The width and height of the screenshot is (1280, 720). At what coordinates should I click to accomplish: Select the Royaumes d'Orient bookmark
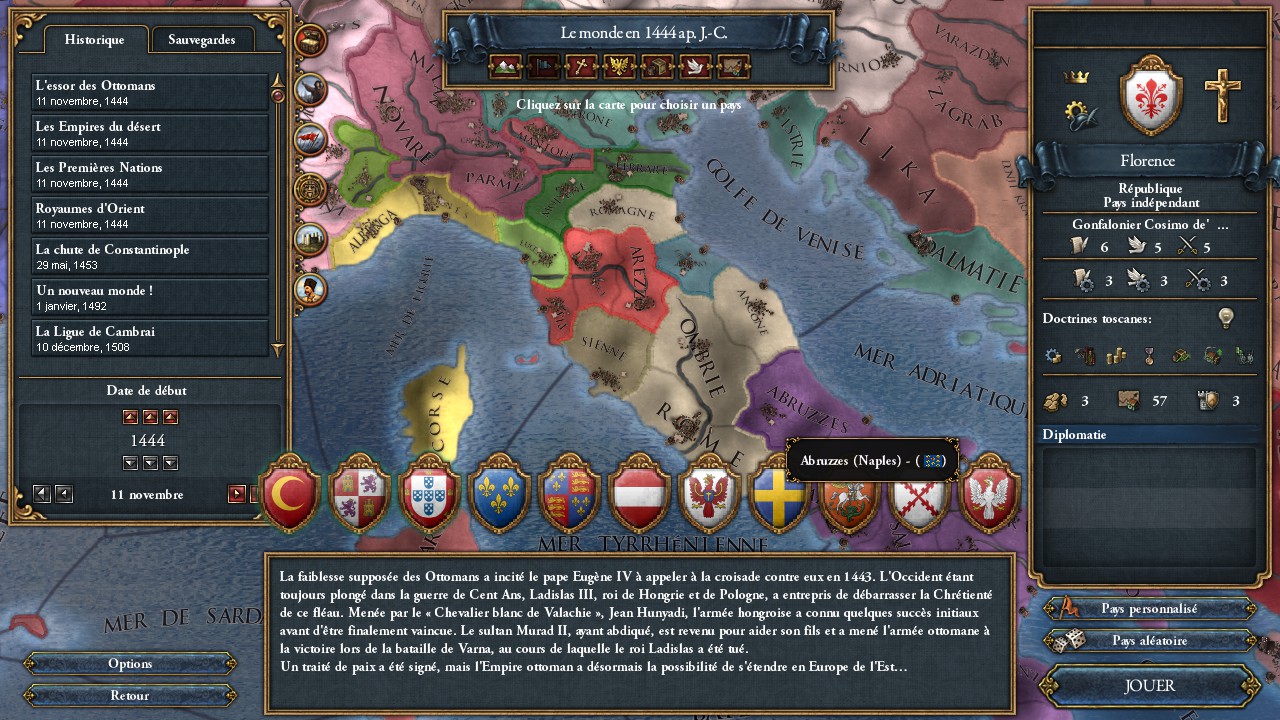[150, 215]
